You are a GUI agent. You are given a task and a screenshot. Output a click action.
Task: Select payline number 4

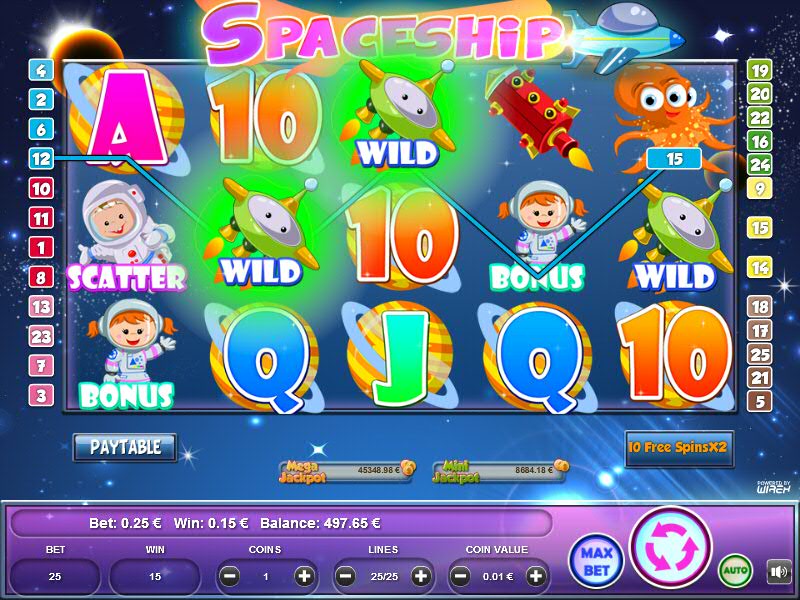[x=41, y=70]
